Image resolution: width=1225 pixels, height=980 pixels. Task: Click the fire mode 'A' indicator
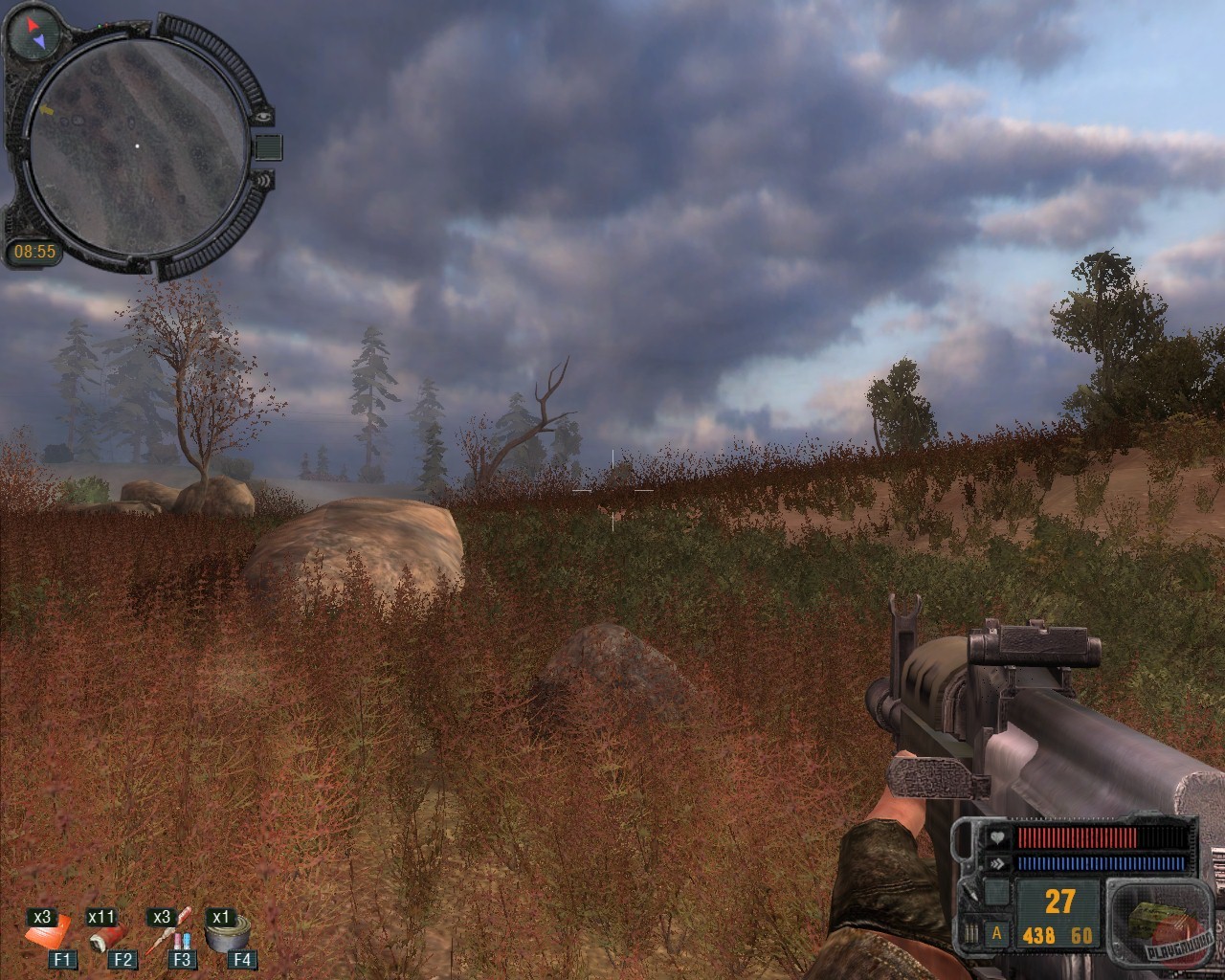click(x=995, y=933)
